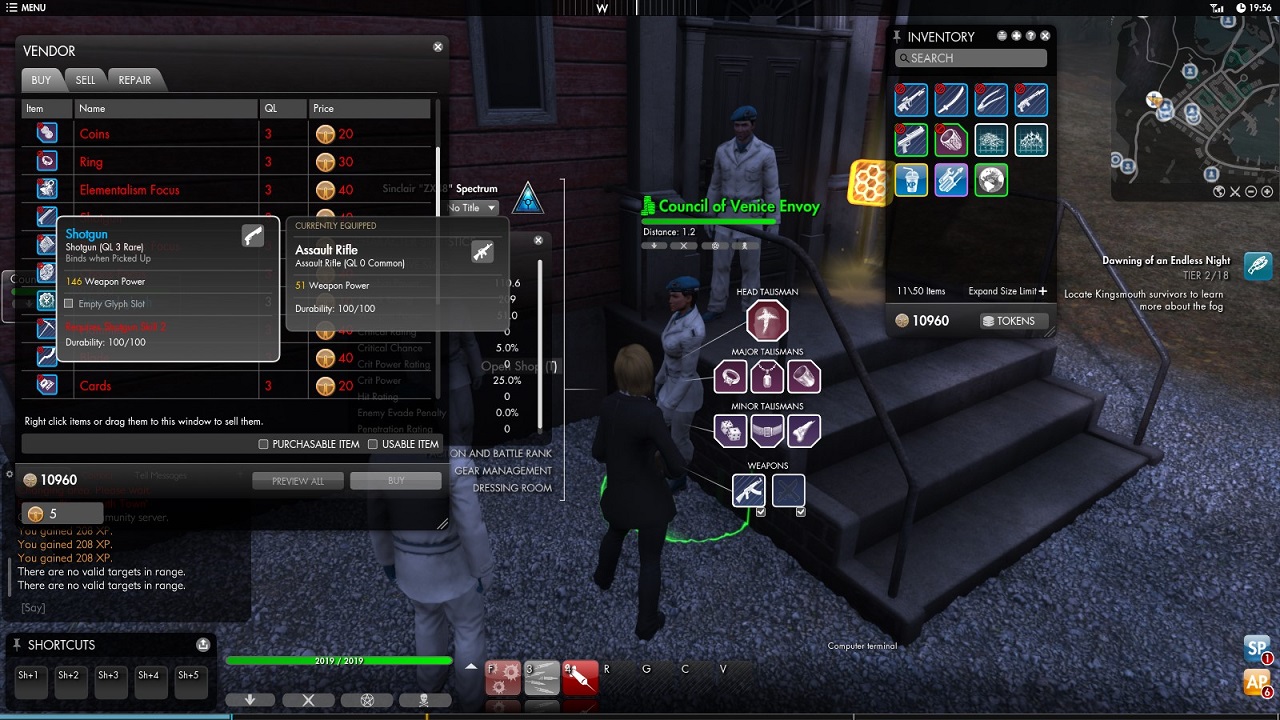Close the Vendor window

click(438, 47)
